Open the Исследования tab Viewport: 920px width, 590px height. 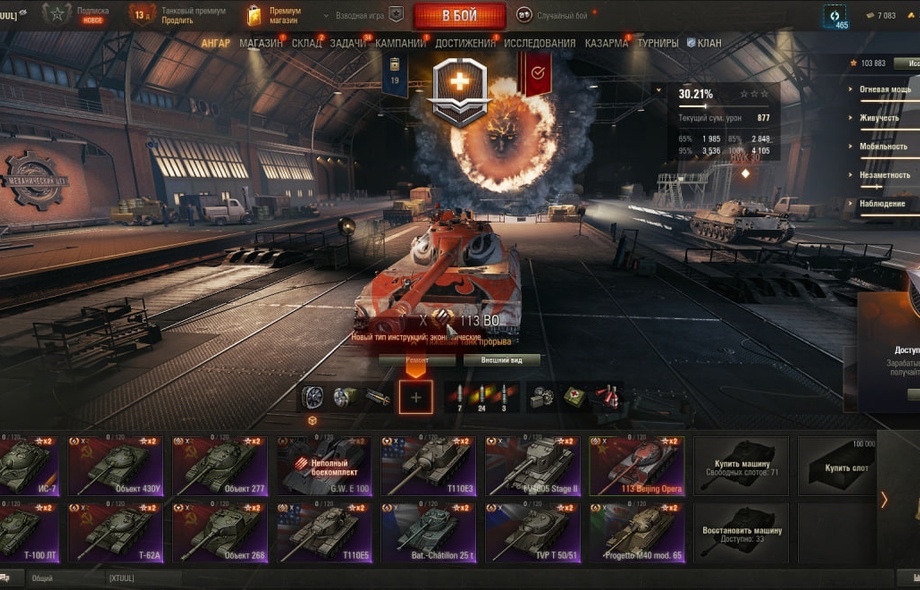coord(540,44)
